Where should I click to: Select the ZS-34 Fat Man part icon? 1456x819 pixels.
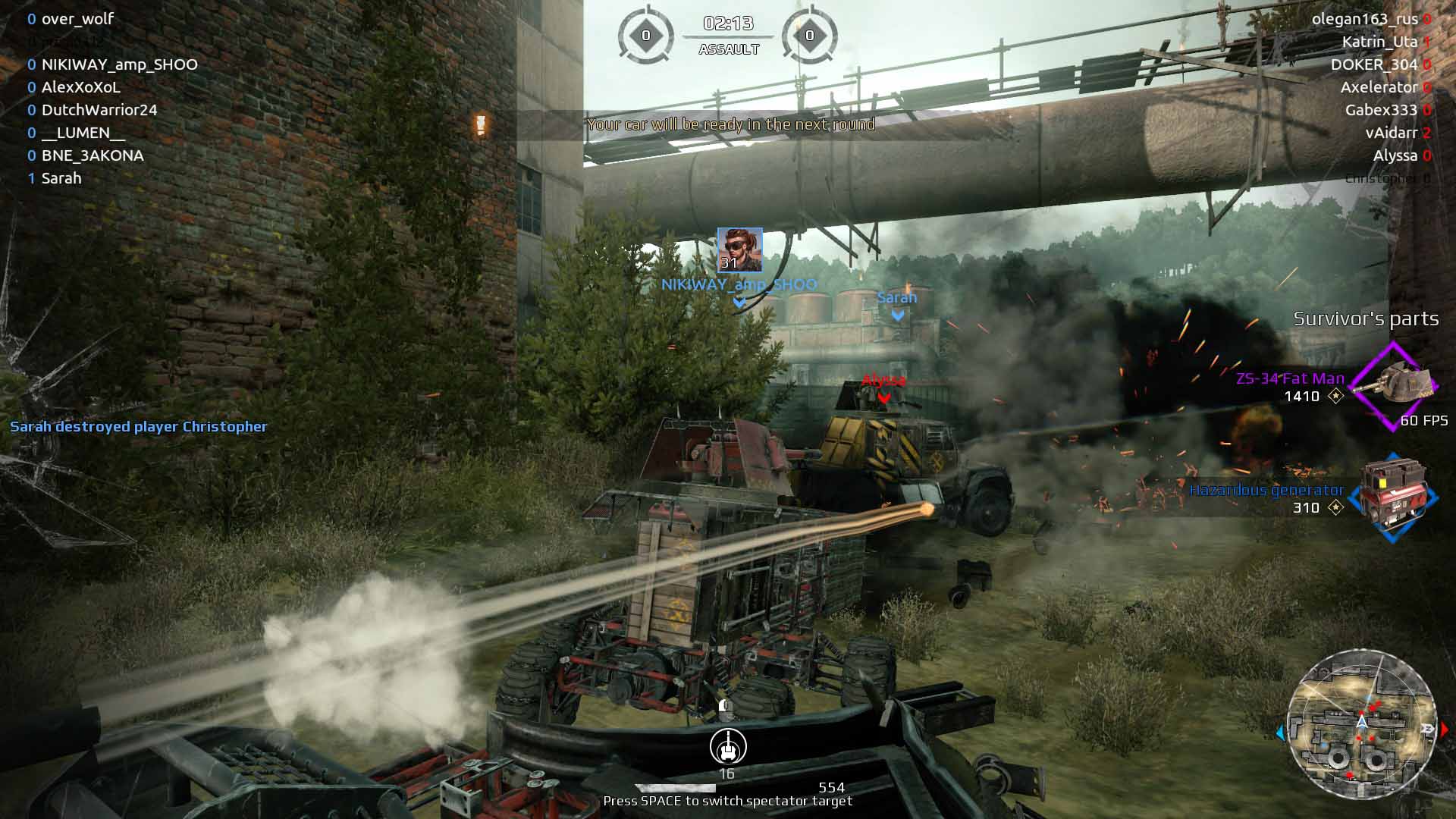(1394, 385)
